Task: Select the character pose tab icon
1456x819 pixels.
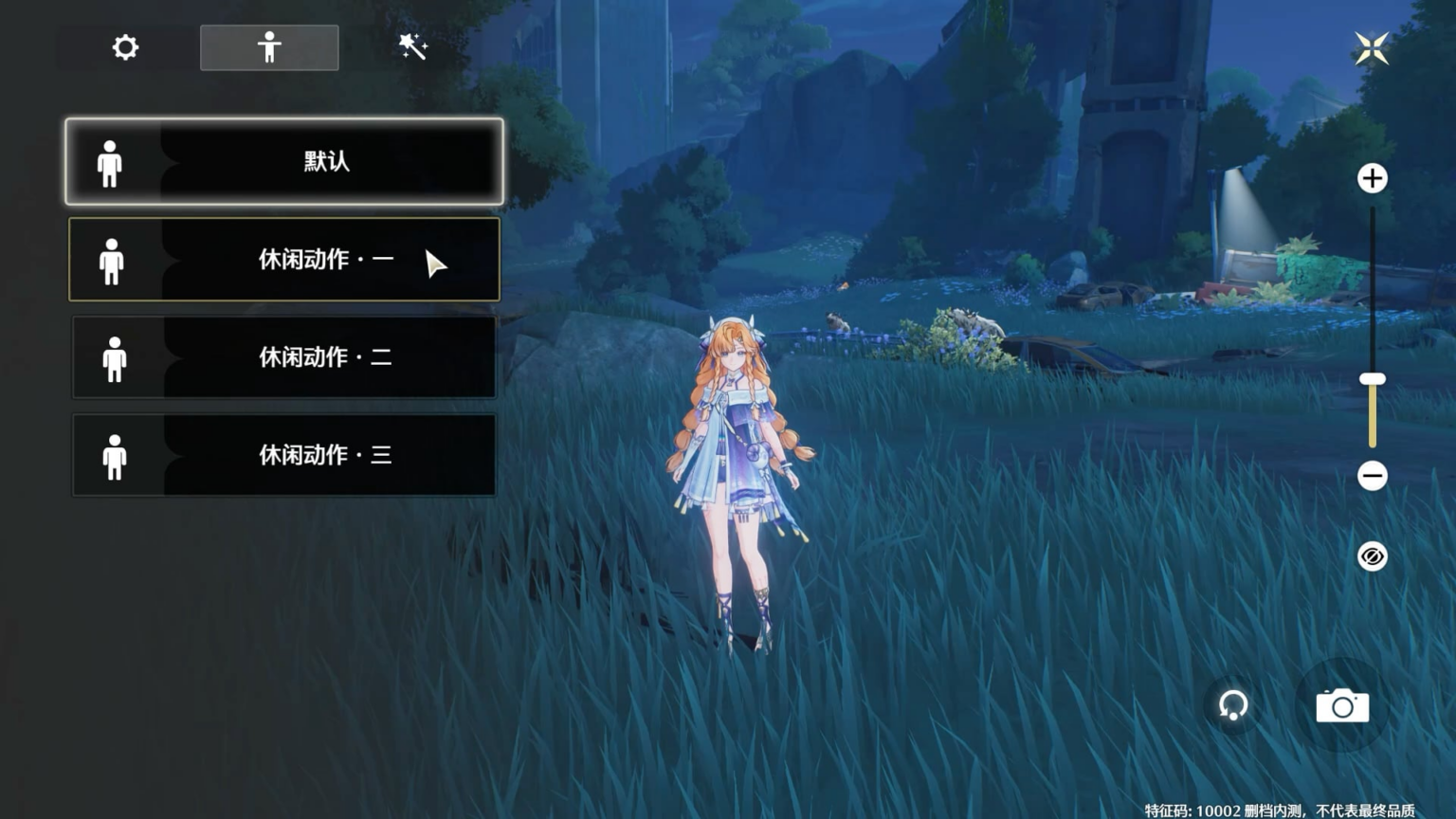Action: coord(269,45)
